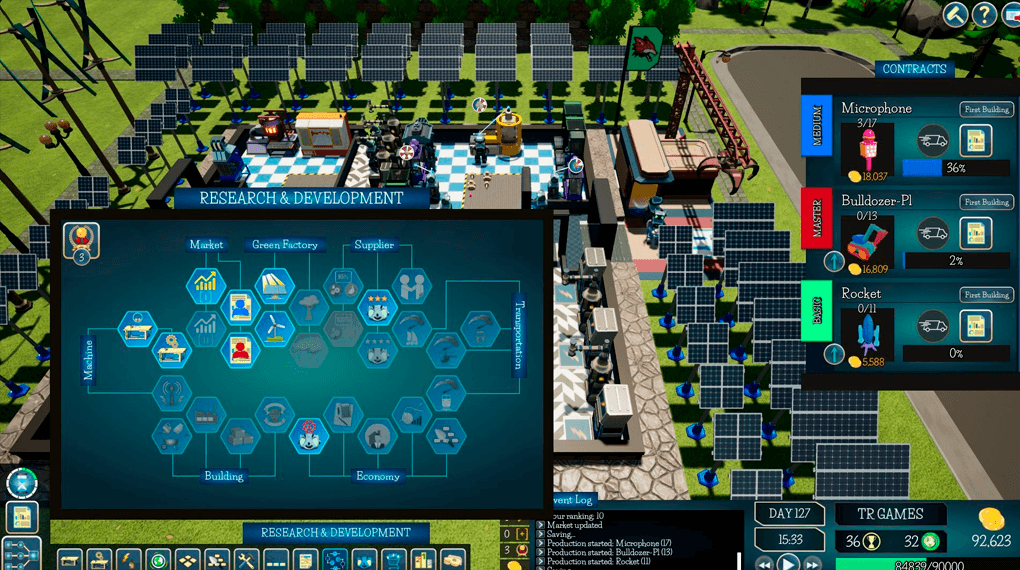Click the upgrade arrow on the Rocket contract
Image resolution: width=1020 pixels, height=570 pixels.
coord(835,353)
